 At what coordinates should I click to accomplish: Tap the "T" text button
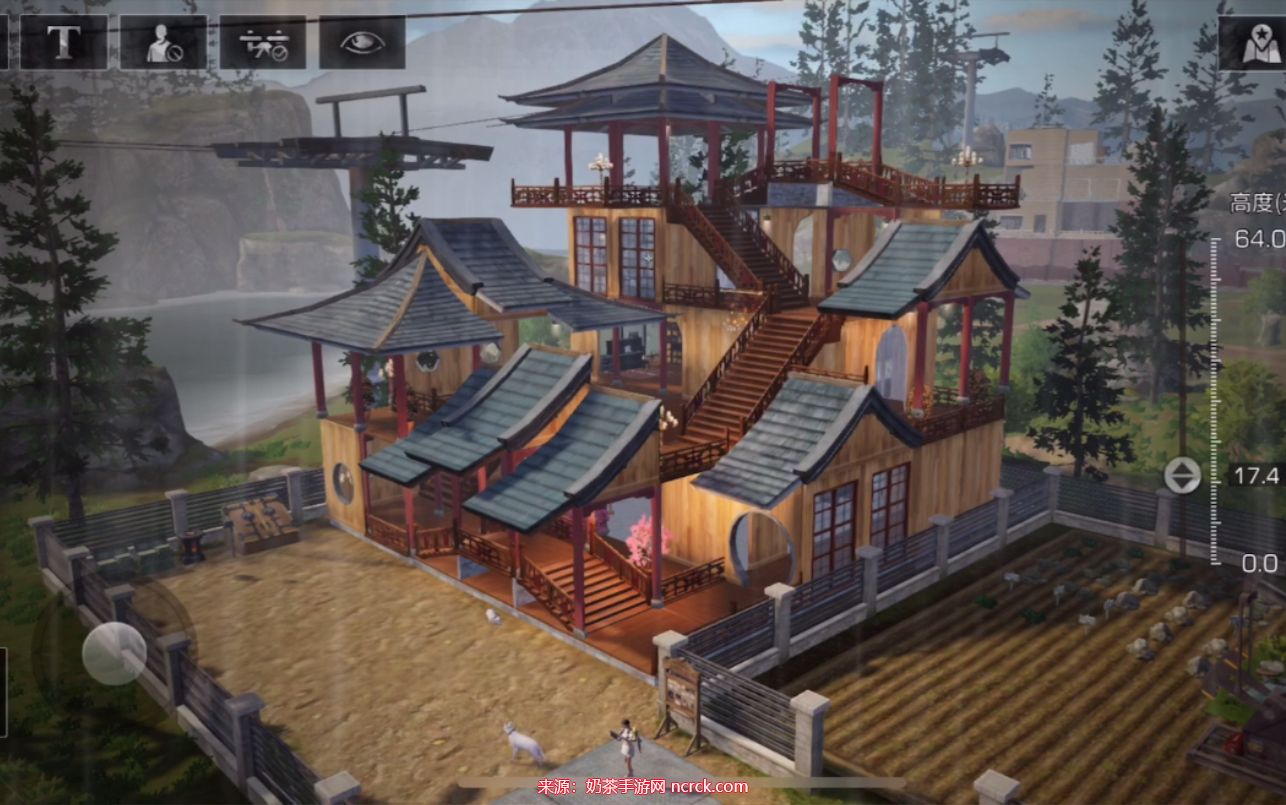64,42
